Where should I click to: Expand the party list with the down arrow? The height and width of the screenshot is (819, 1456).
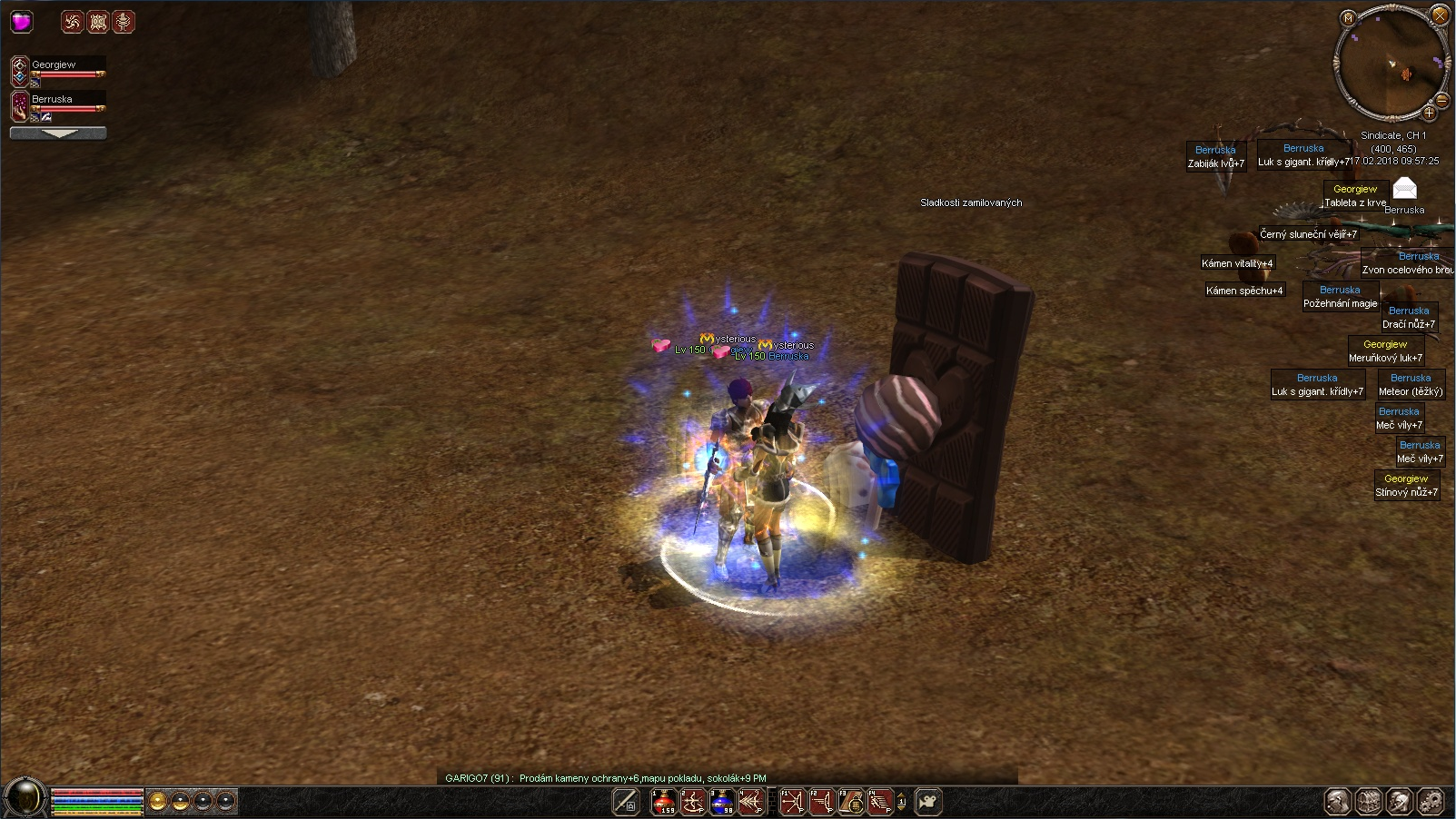(58, 133)
